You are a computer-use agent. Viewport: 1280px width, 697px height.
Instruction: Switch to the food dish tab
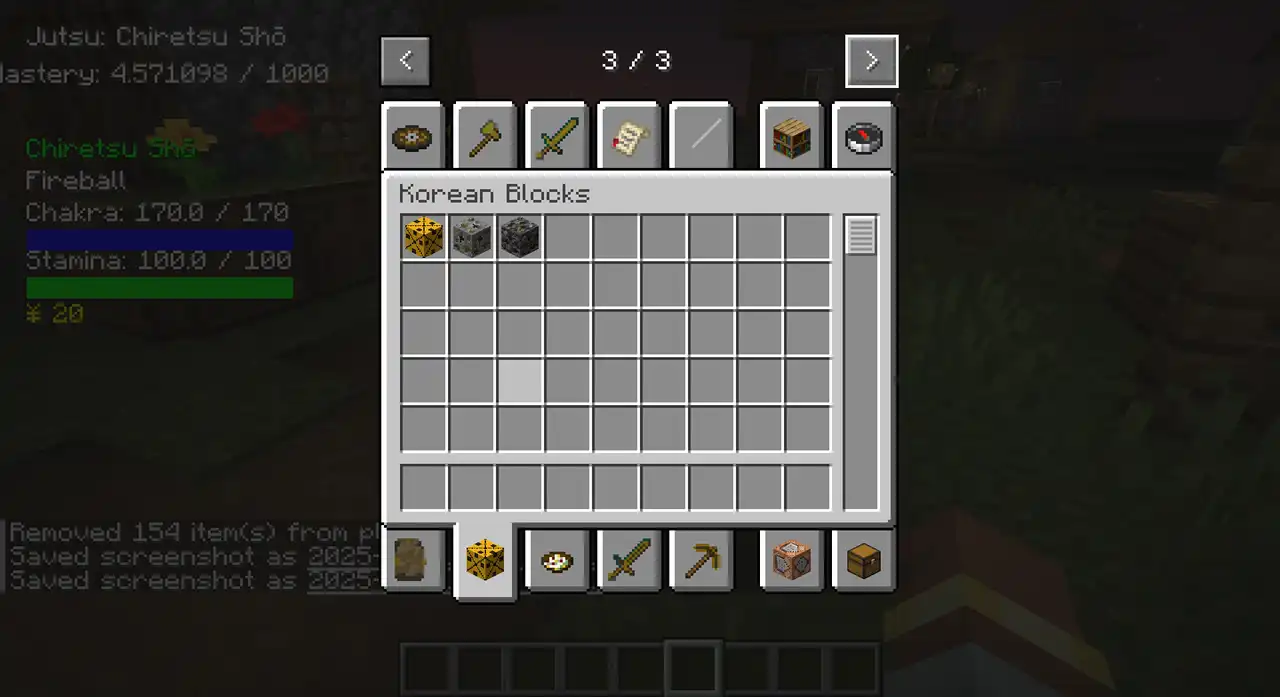(557, 560)
